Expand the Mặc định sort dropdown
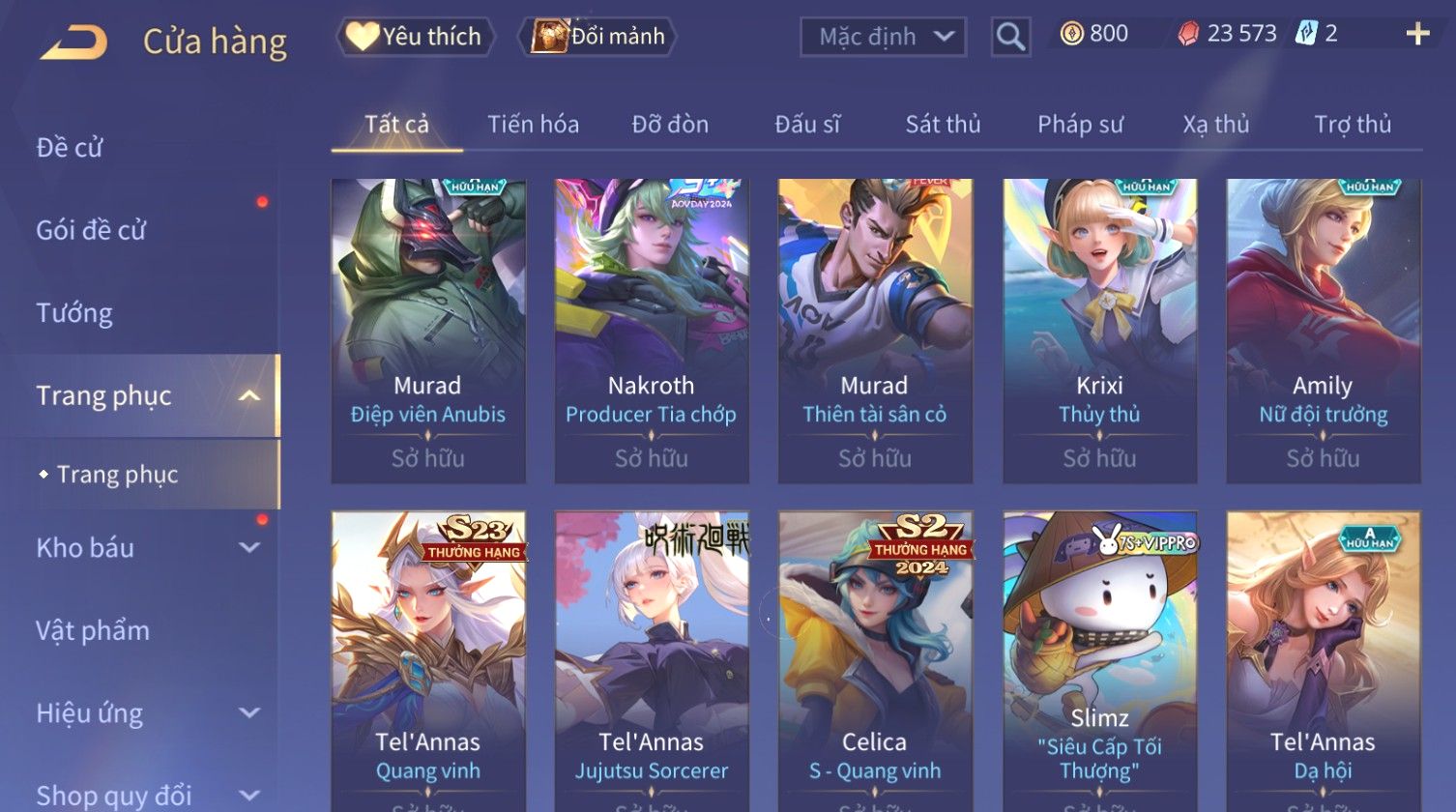The image size is (1456, 812). (883, 38)
